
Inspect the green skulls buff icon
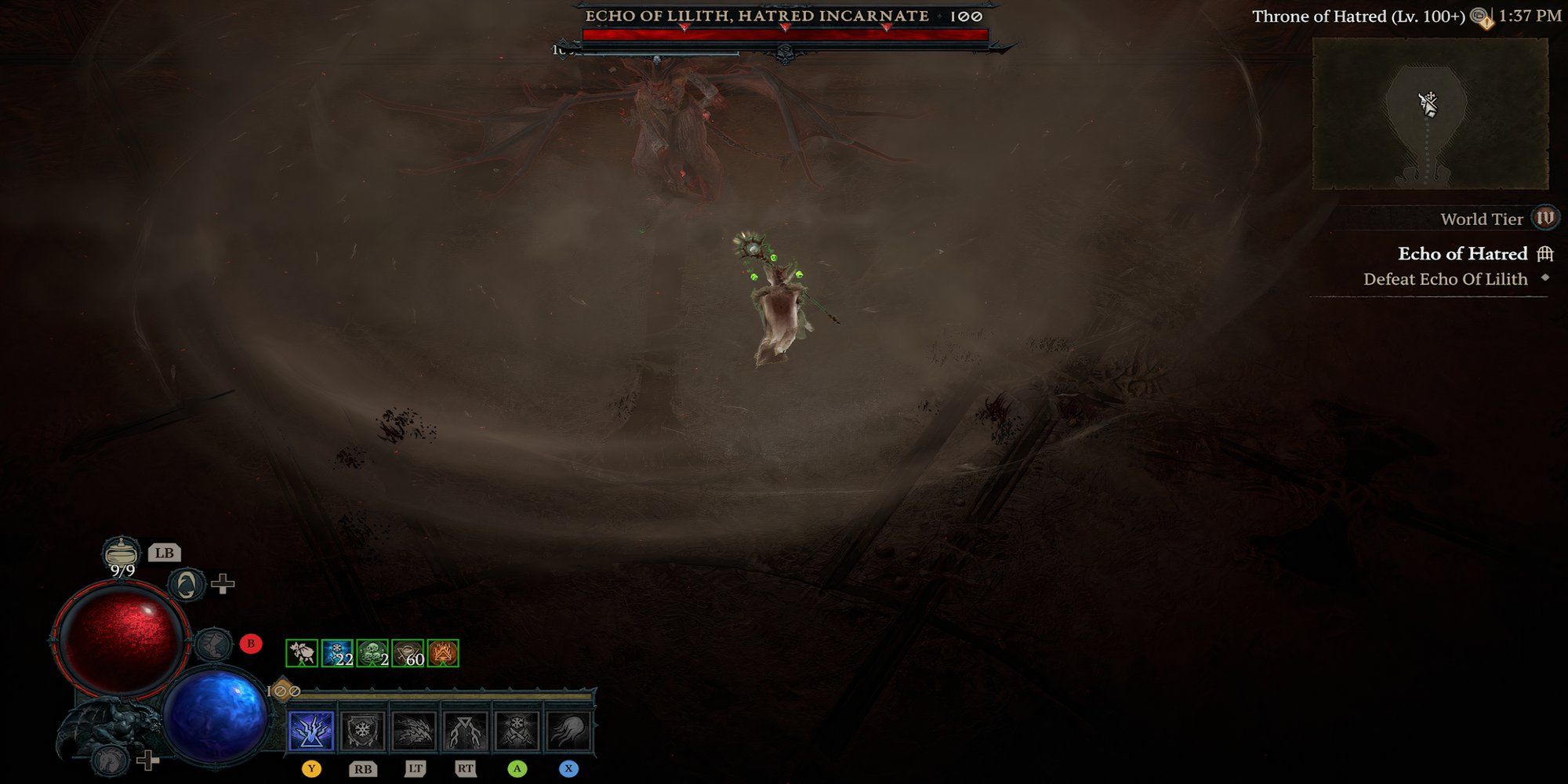click(x=372, y=653)
